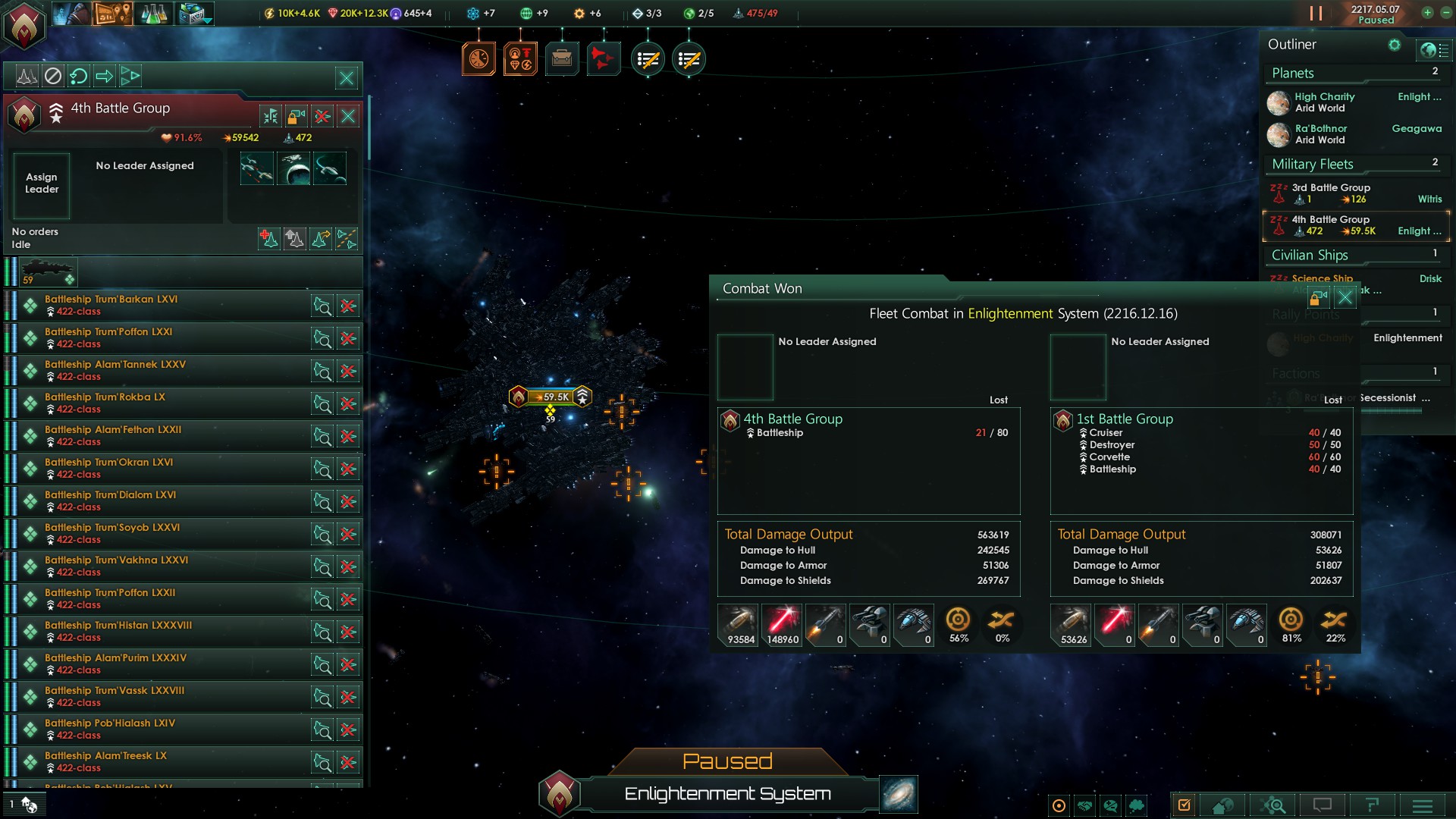Image resolution: width=1456 pixels, height=819 pixels.
Task: Toggle game pause in the top bar
Action: click(x=1316, y=14)
